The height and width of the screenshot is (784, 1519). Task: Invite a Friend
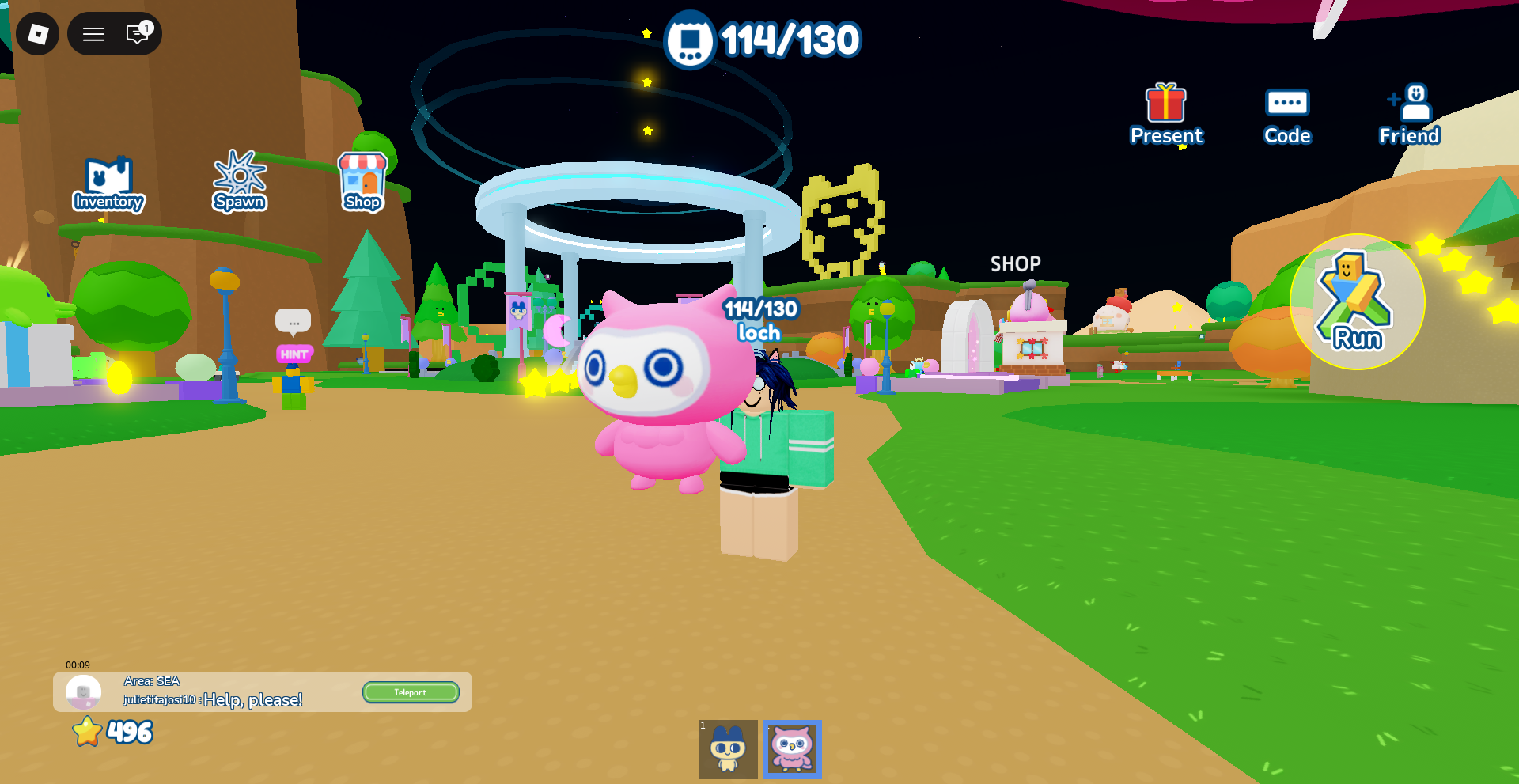pos(1409,115)
